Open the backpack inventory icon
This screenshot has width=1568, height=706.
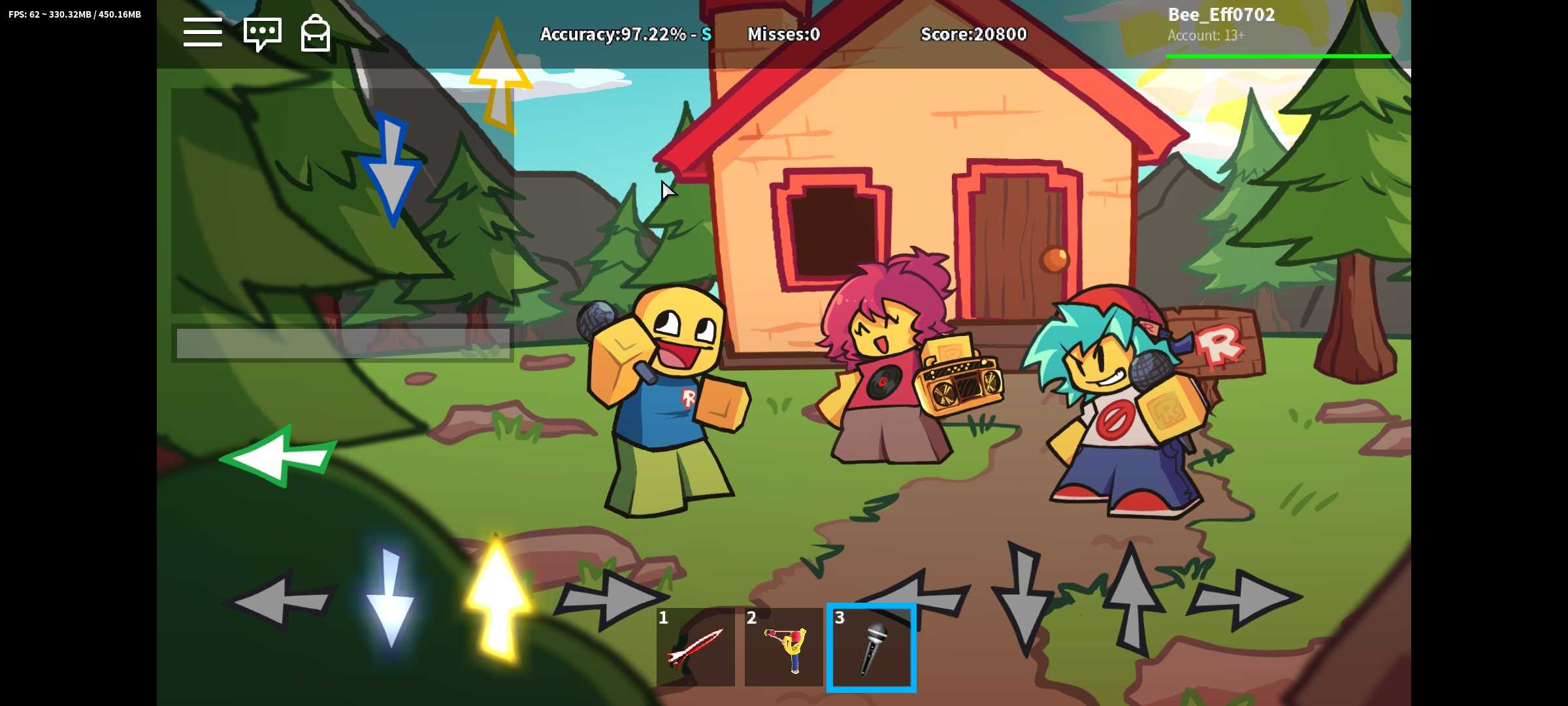point(315,33)
